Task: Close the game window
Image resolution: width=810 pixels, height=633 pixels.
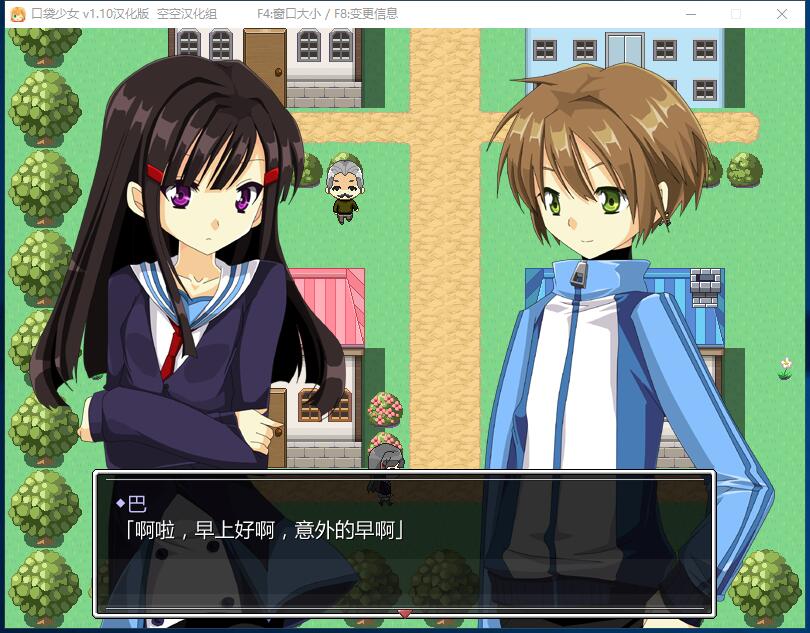Action: [782, 14]
